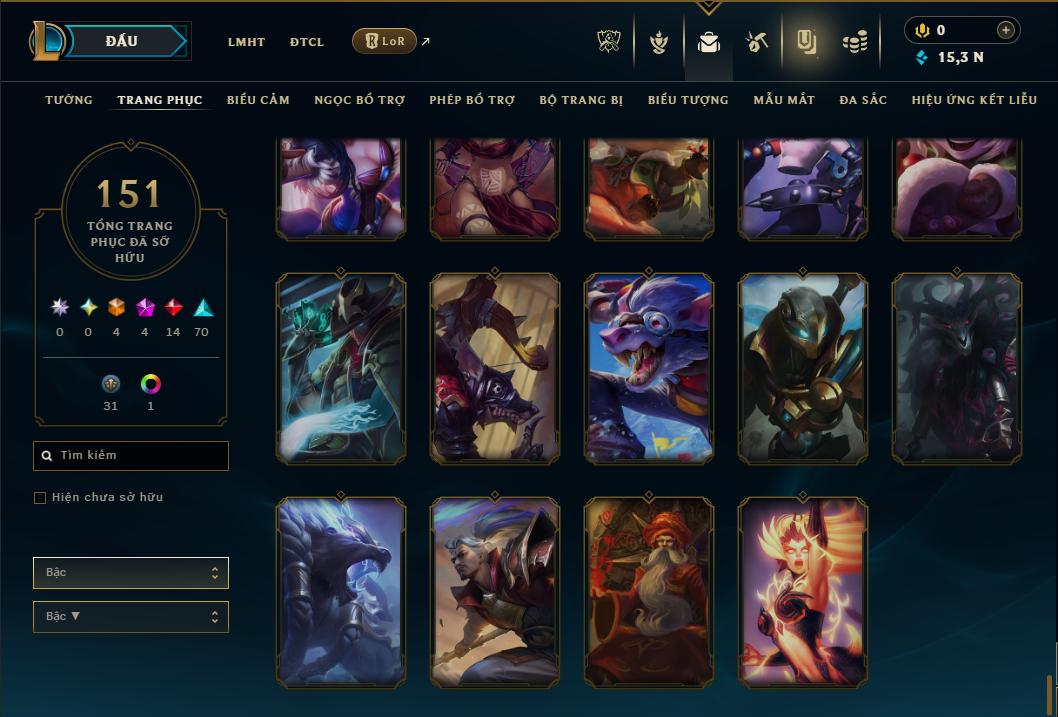Select the PHÉP BỔ TRỢ tab
Viewport: 1058px width, 717px height.
pos(472,100)
